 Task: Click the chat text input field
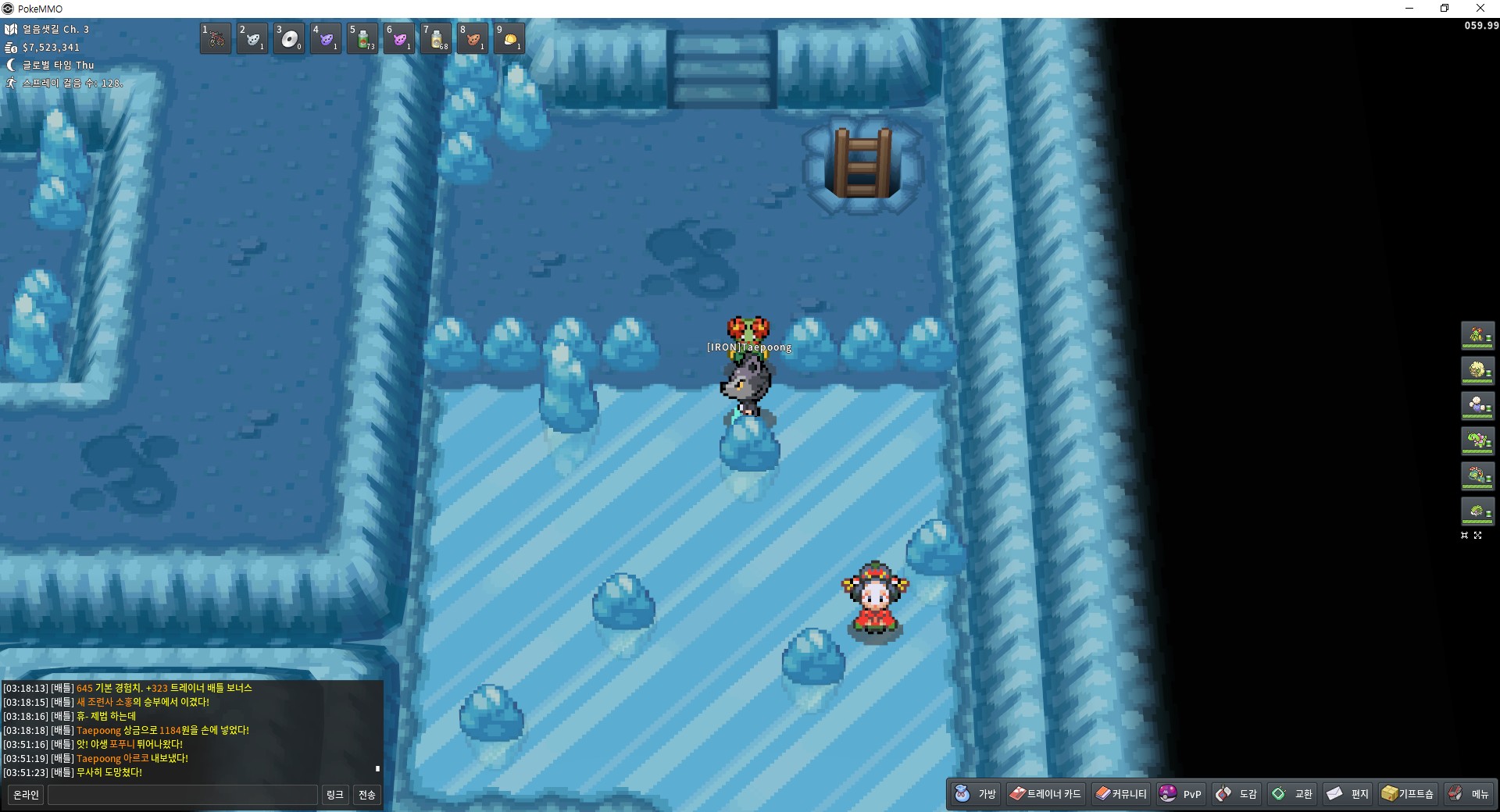click(183, 795)
